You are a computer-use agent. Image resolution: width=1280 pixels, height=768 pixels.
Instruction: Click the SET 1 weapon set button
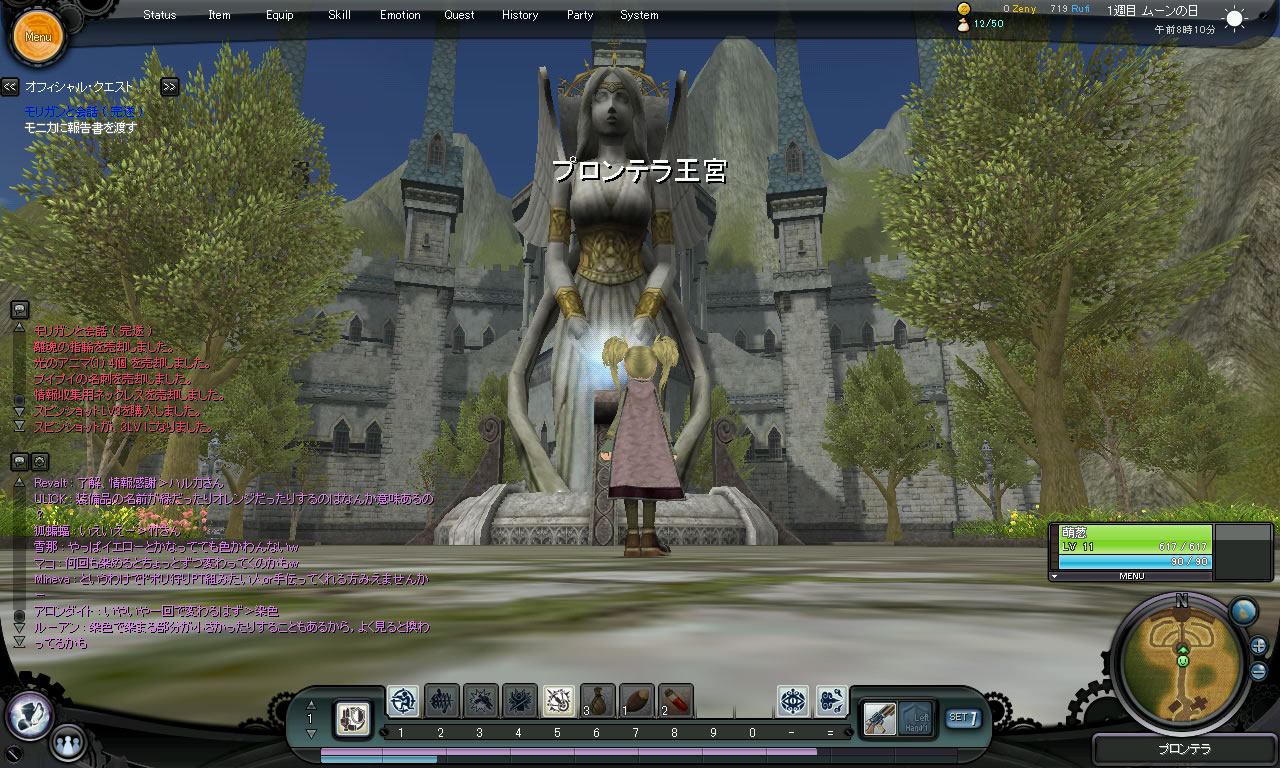coord(962,717)
